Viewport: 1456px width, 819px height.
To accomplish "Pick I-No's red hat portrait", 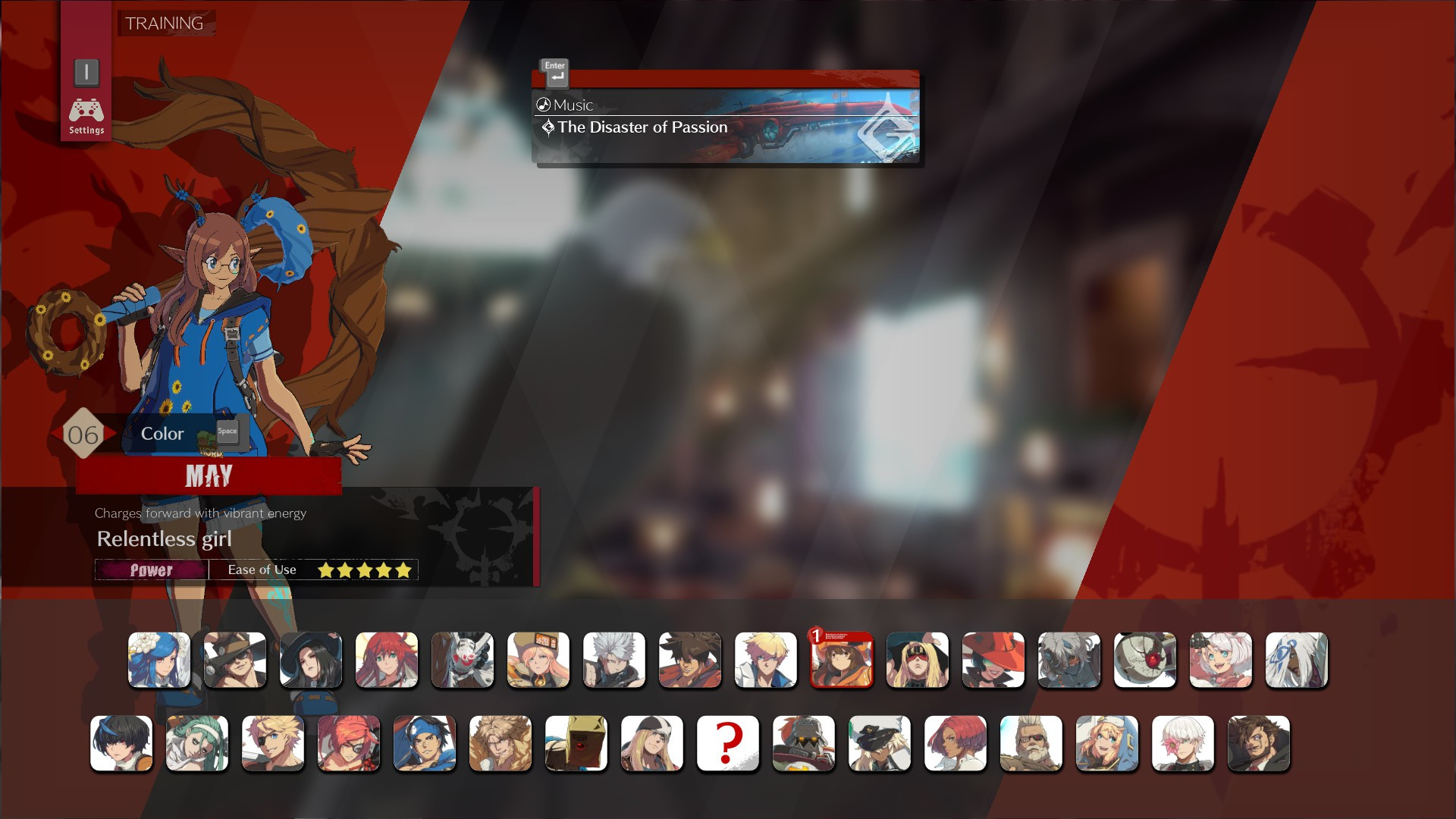I will click(993, 660).
